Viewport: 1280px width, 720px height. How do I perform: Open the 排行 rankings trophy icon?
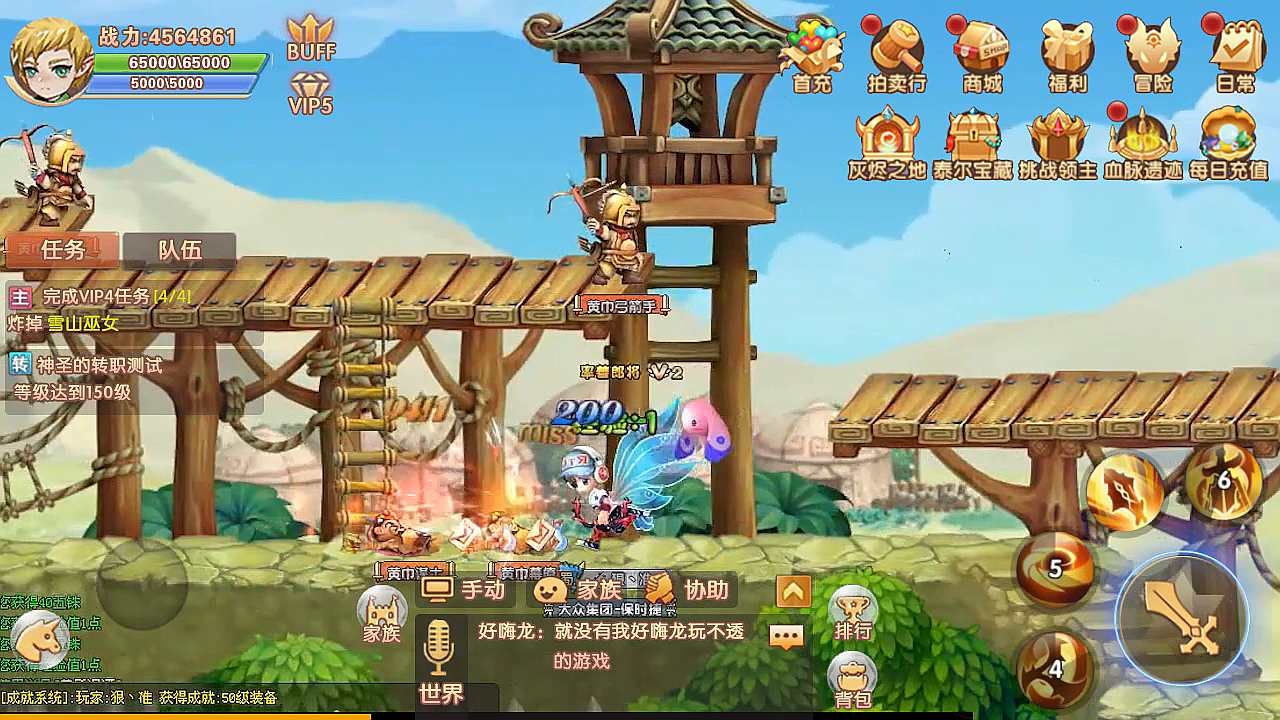coord(852,608)
